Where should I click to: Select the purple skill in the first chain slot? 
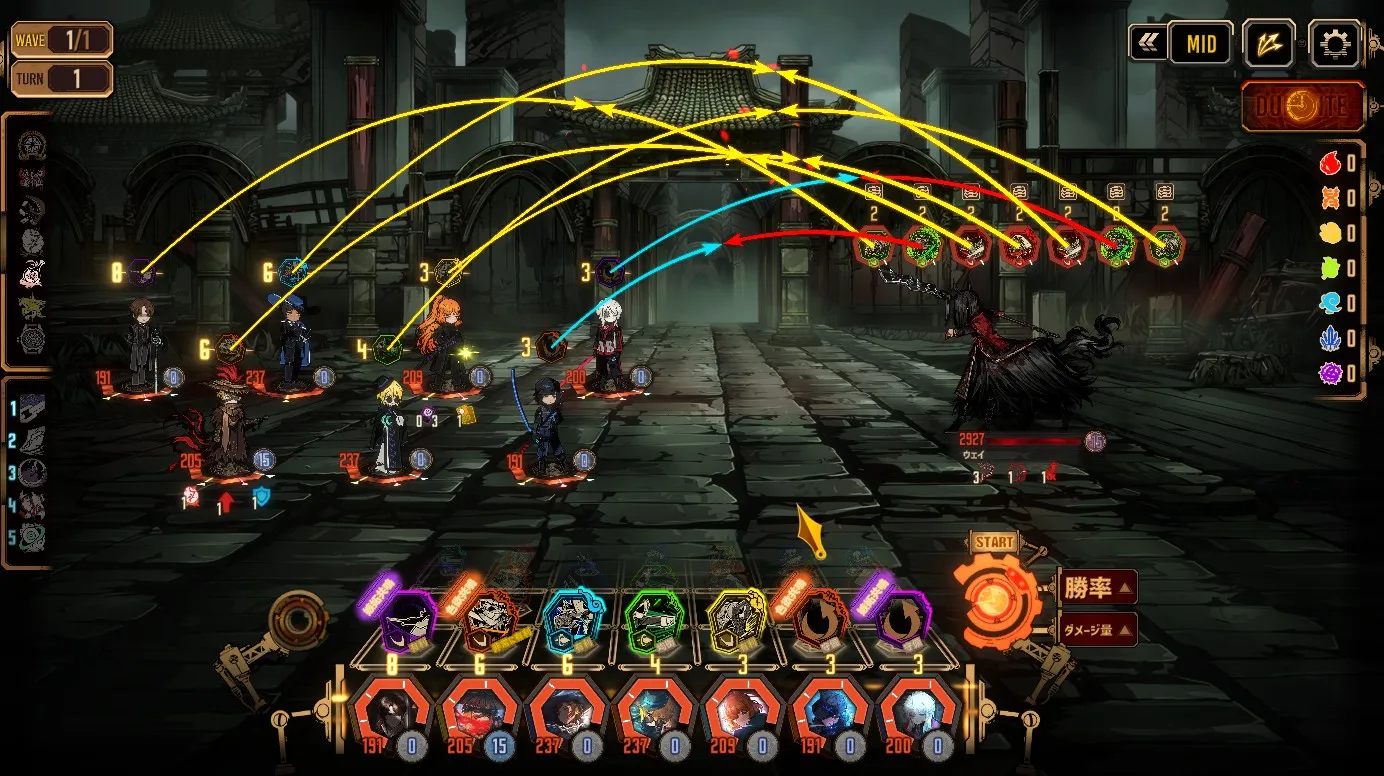coord(407,621)
